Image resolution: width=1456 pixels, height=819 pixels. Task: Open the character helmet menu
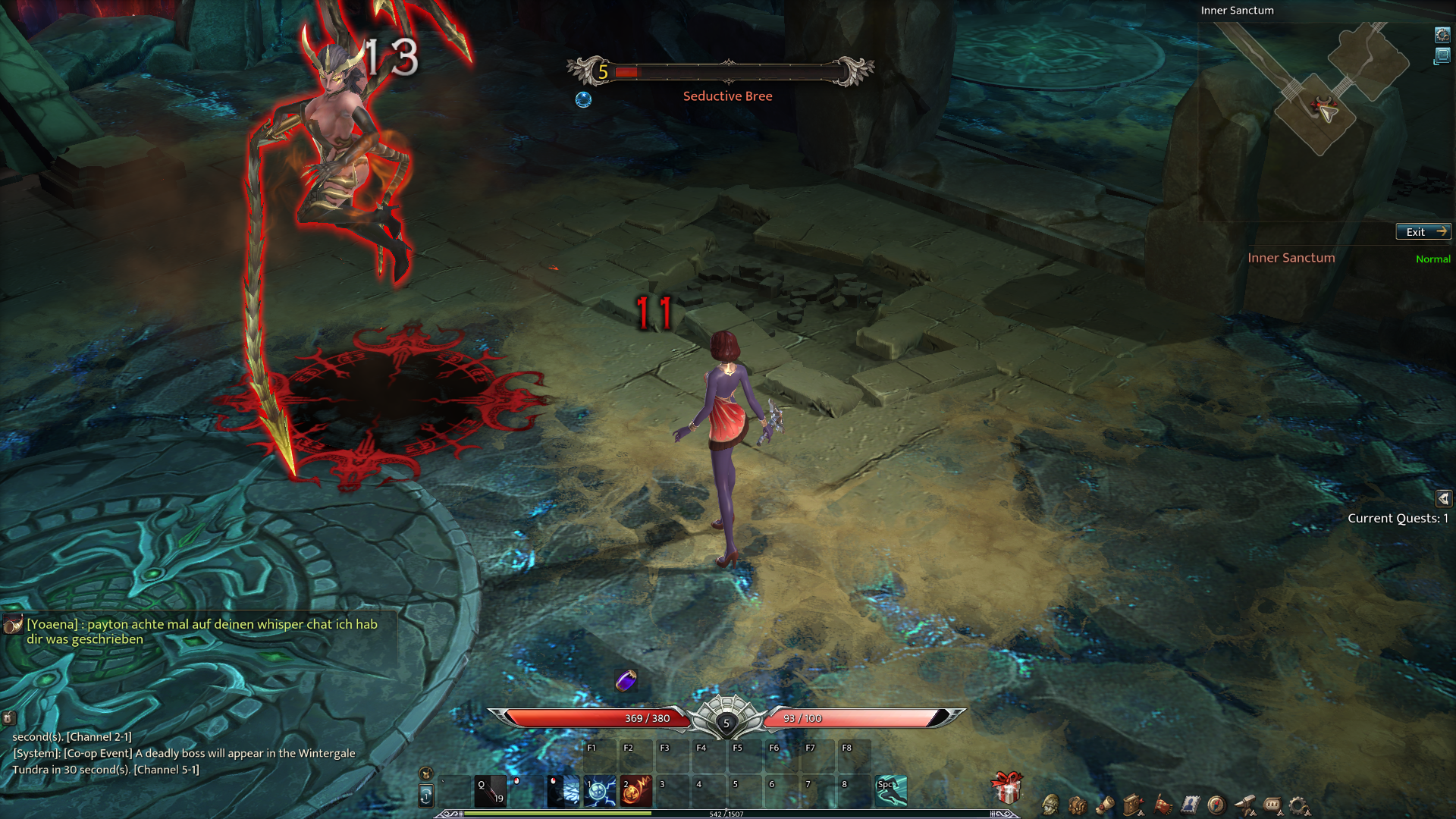(x=1050, y=805)
